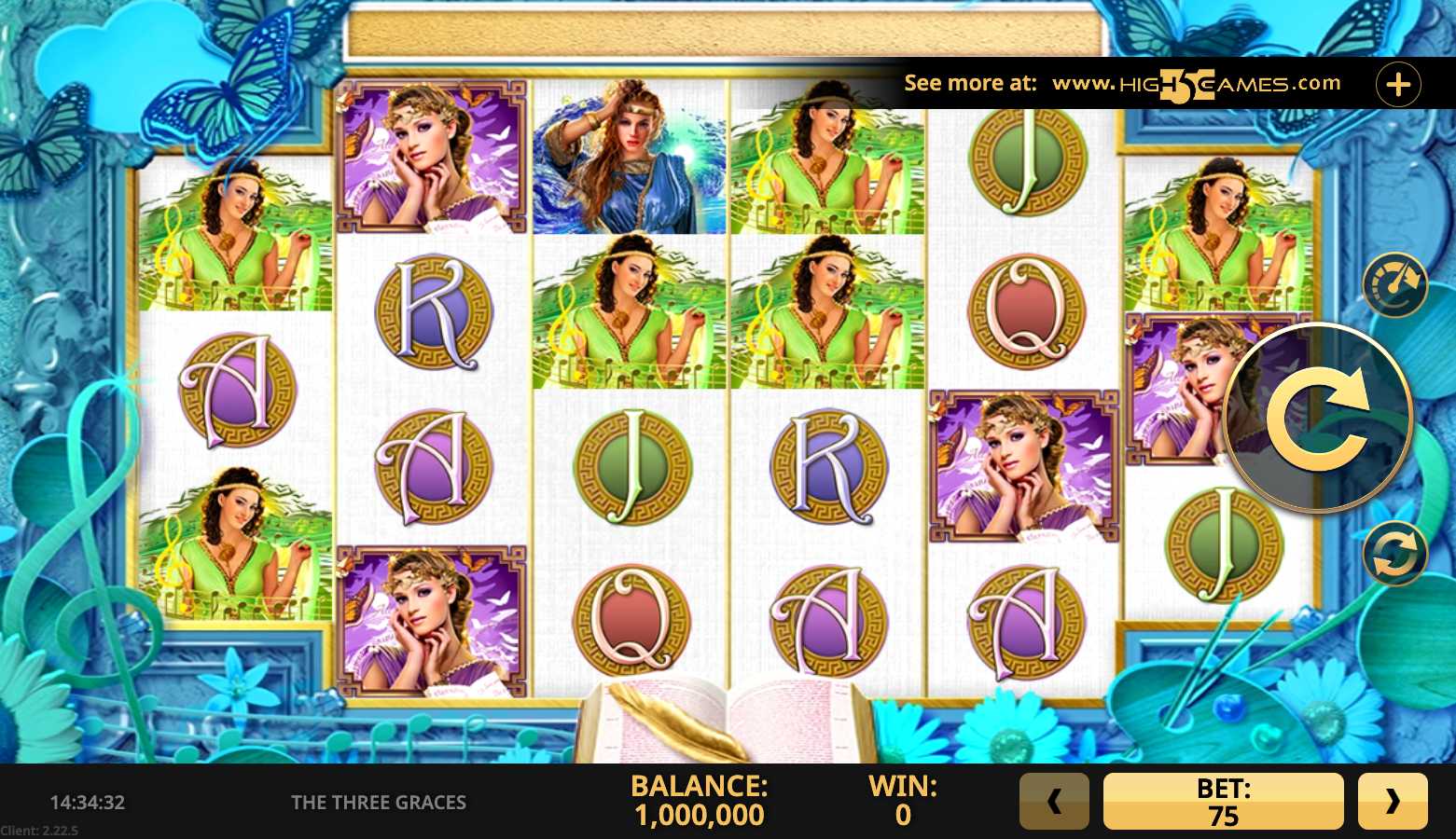
Task: Decrease the bet with the left arrow
Action: pos(1054,801)
